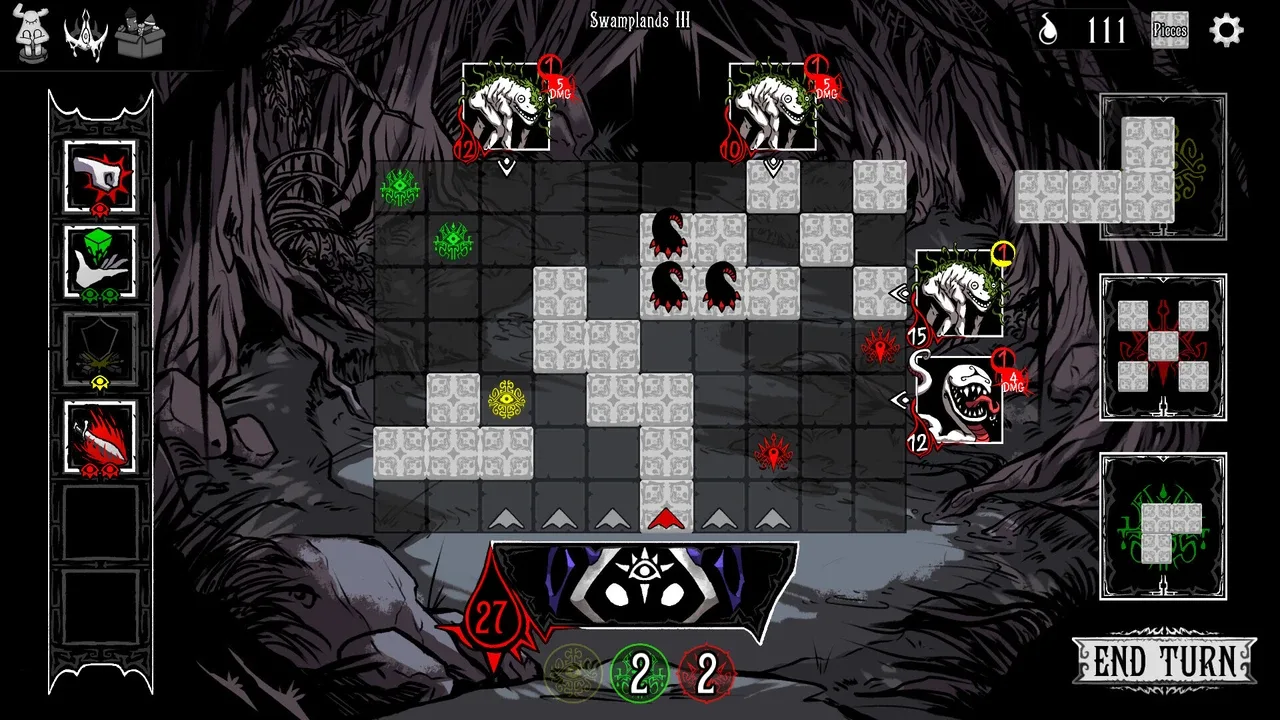Select the yellow eye rune board tile

tap(507, 399)
